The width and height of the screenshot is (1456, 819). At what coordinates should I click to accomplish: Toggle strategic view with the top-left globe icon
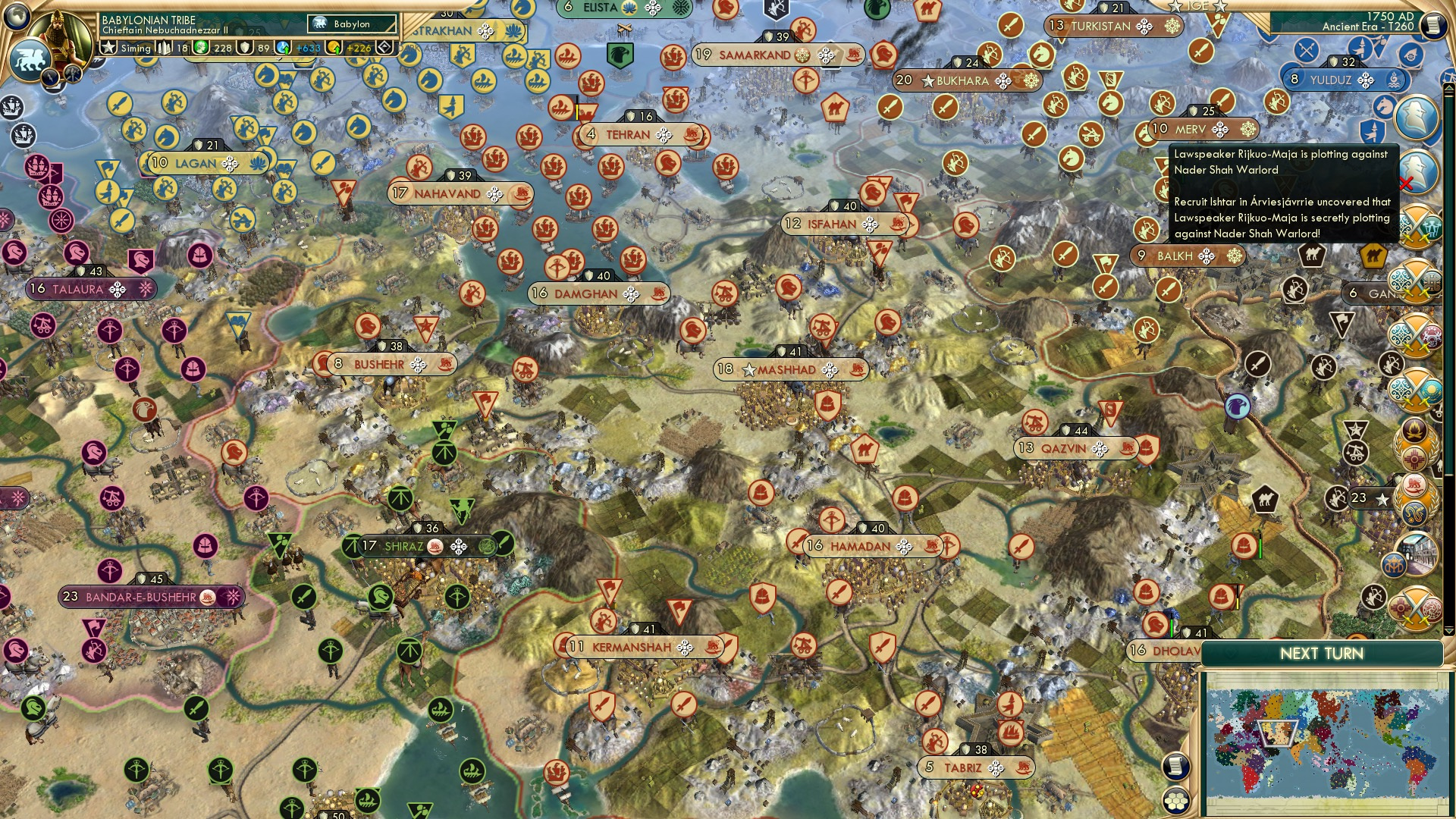pos(16,17)
